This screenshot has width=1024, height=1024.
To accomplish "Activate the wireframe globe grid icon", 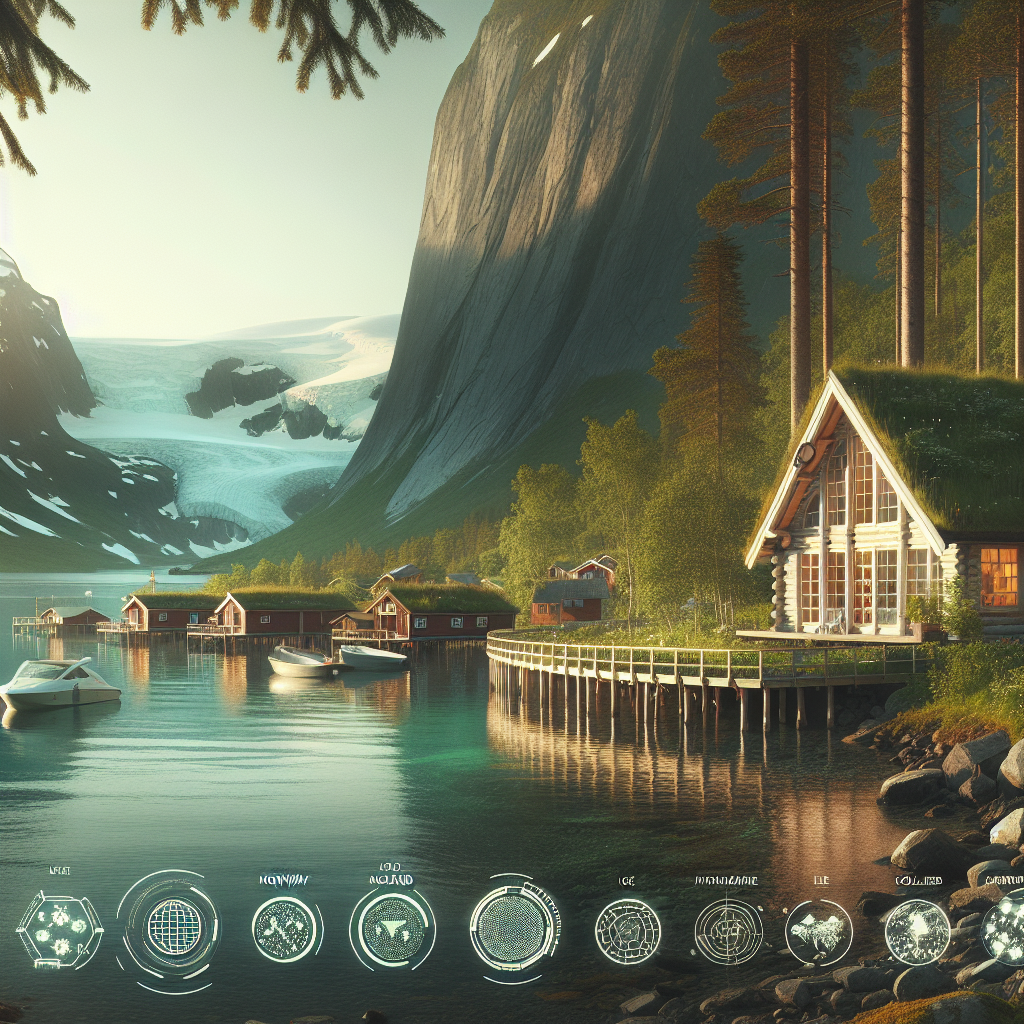I will point(174,927).
